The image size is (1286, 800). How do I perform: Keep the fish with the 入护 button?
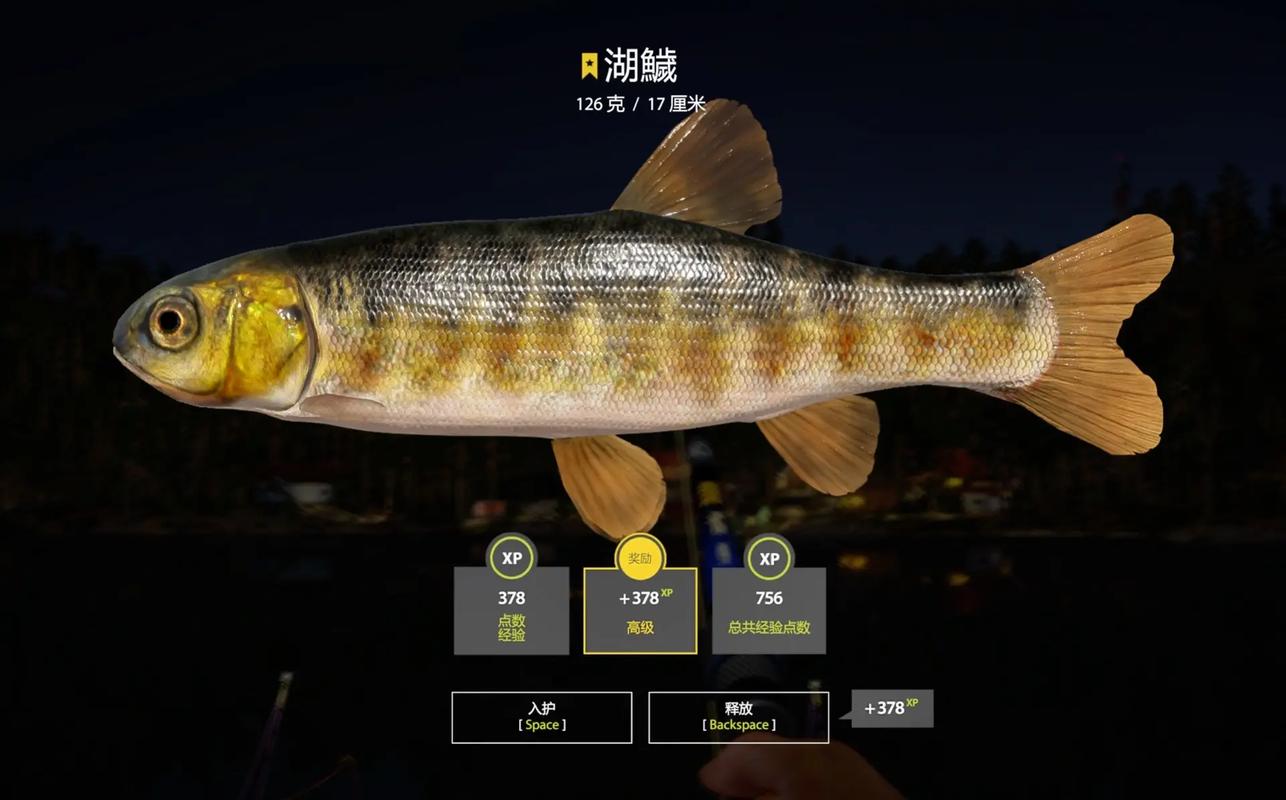541,717
